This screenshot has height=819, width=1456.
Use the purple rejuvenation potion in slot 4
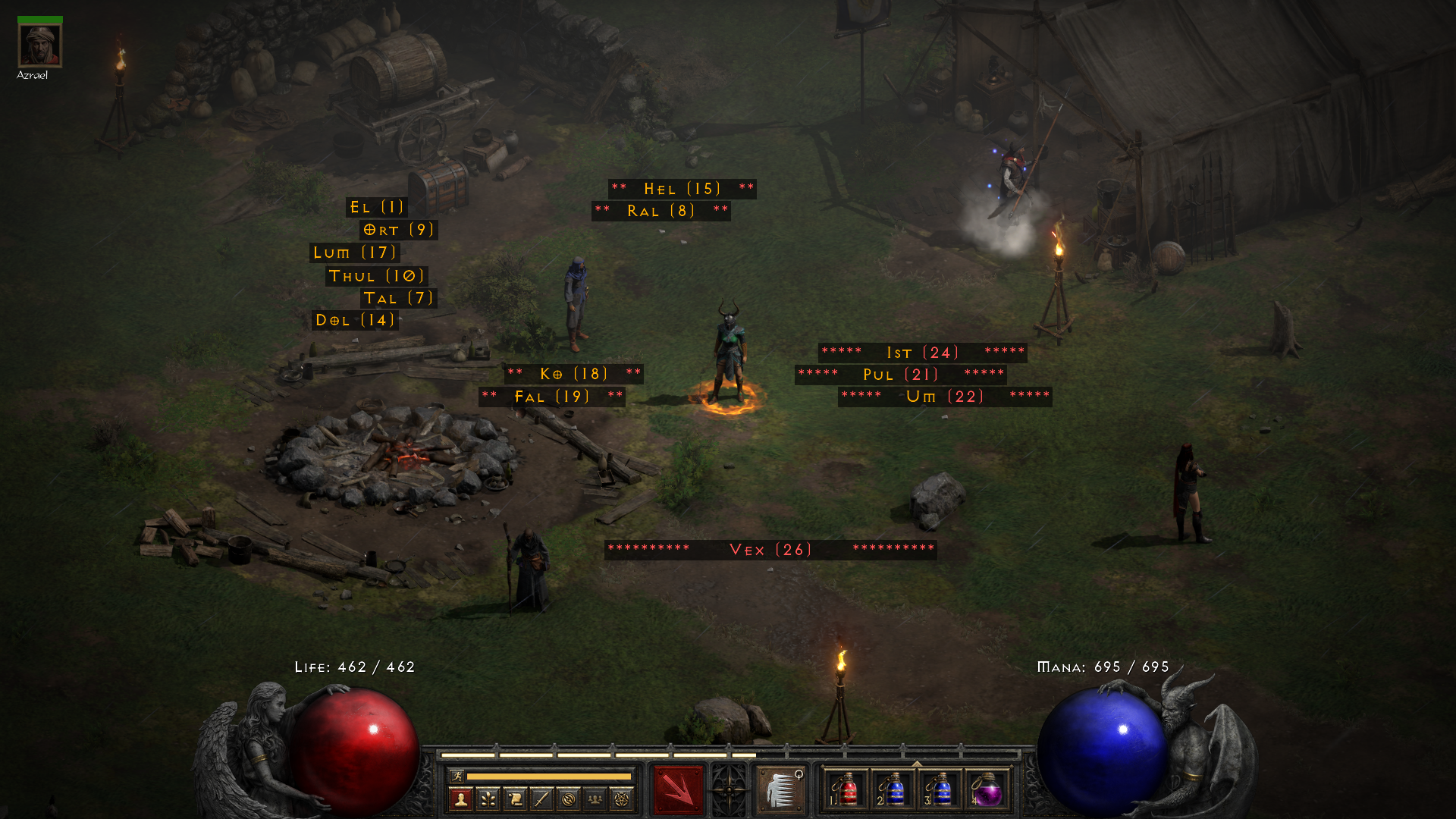[987, 790]
